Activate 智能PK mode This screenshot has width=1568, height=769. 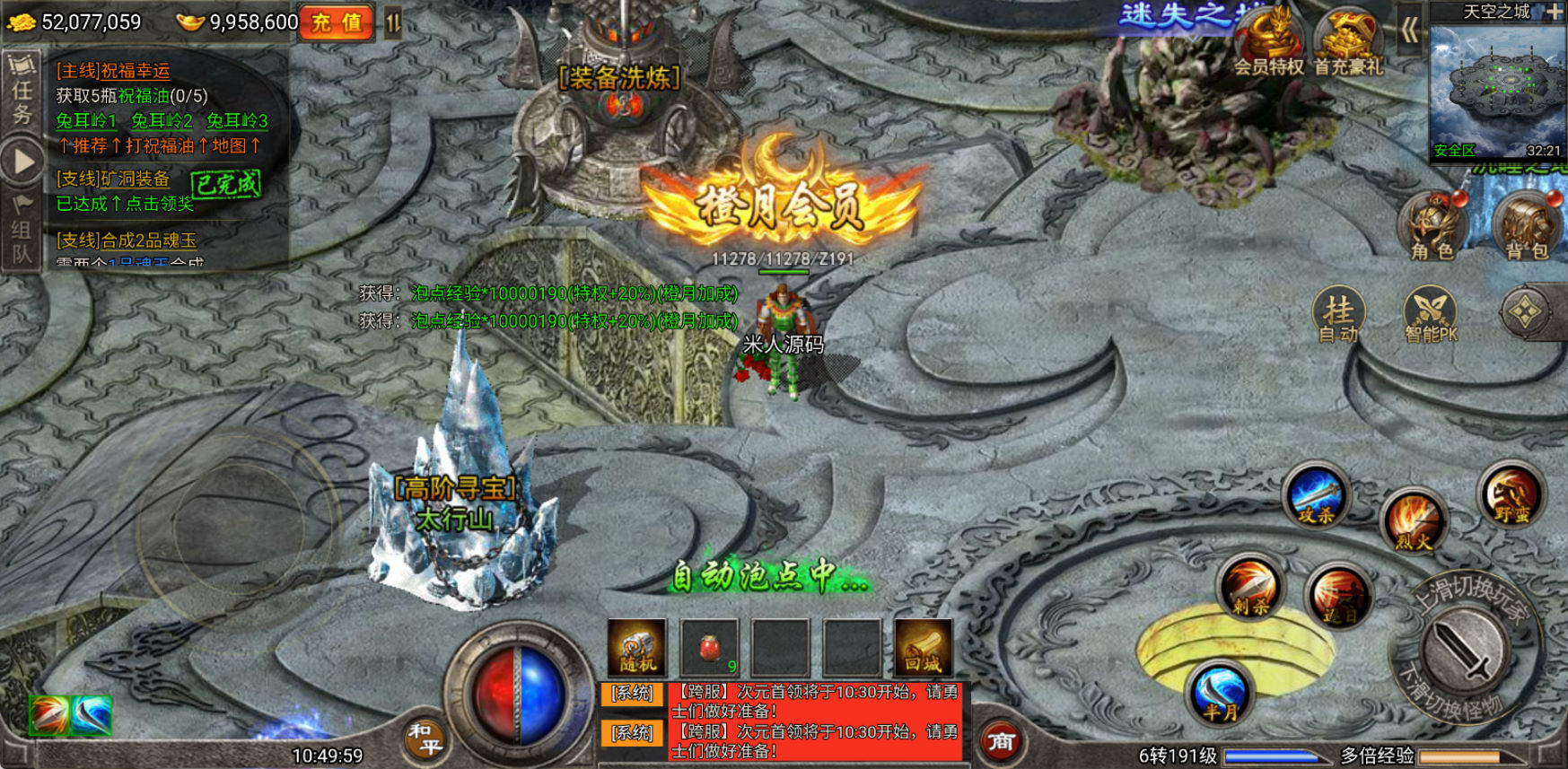pos(1431,316)
